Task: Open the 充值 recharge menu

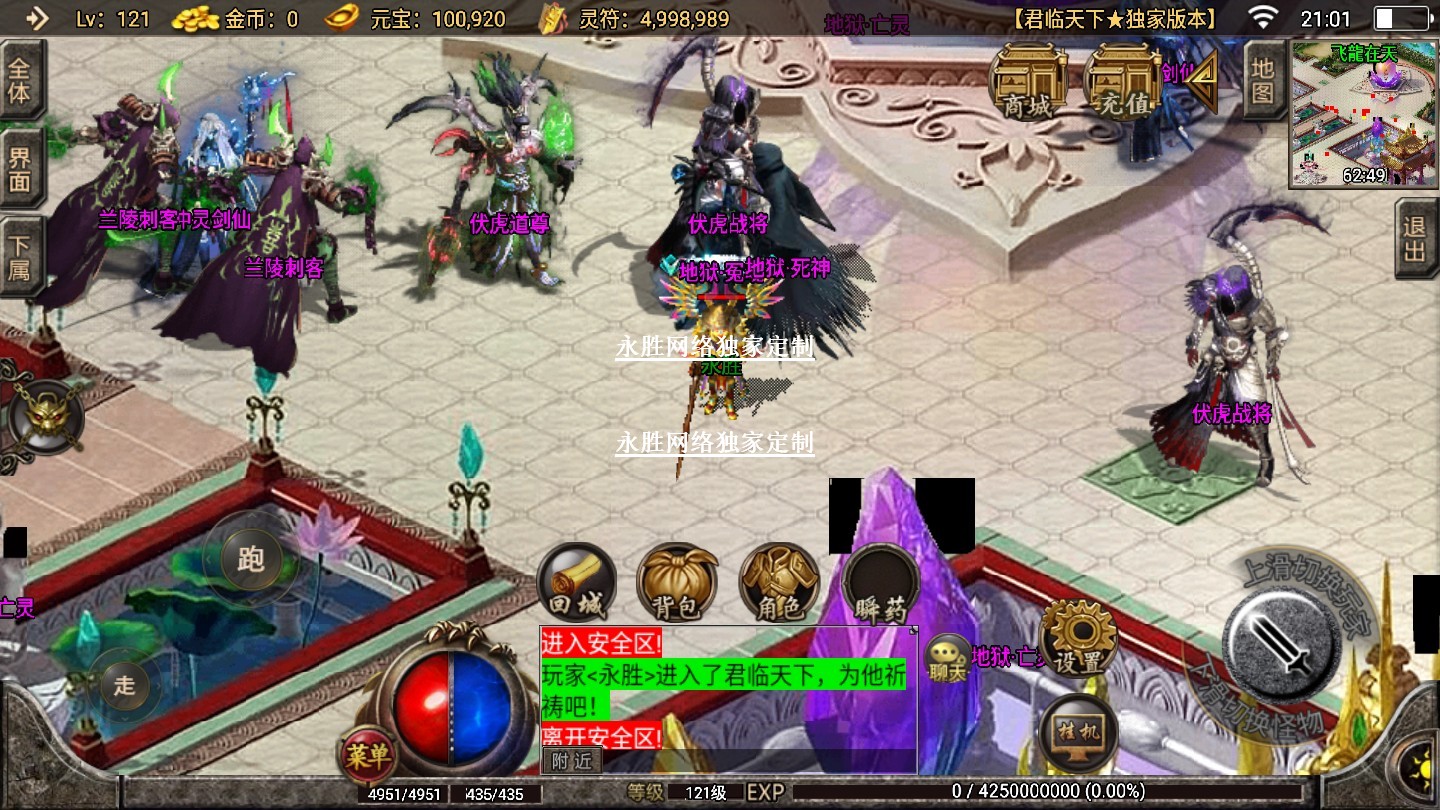Action: click(x=1121, y=83)
